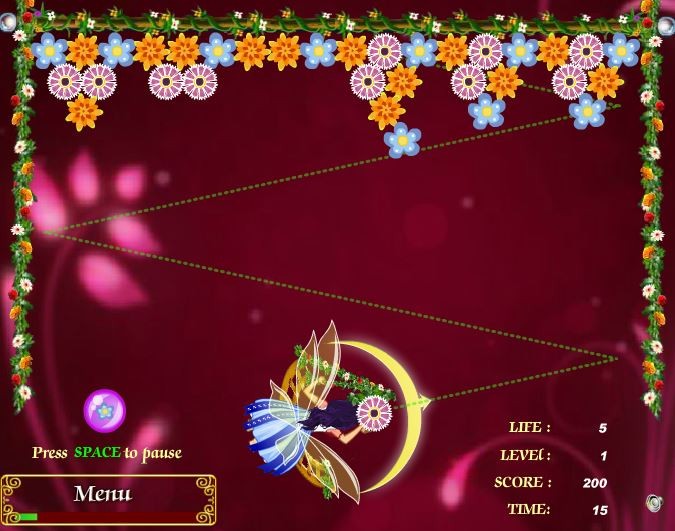Toggle the sound speaker icon

point(654,502)
